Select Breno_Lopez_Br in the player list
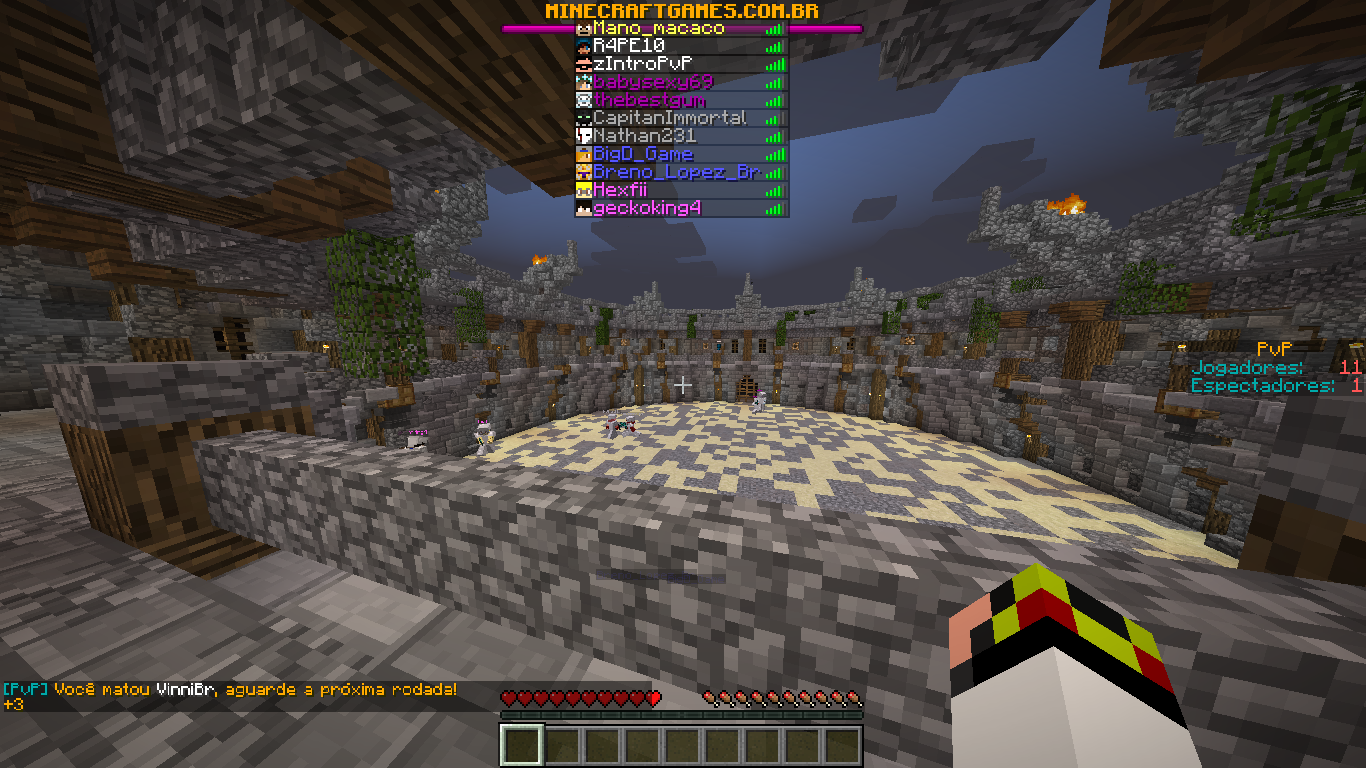Viewport: 1366px width, 768px height. pyautogui.click(x=676, y=172)
